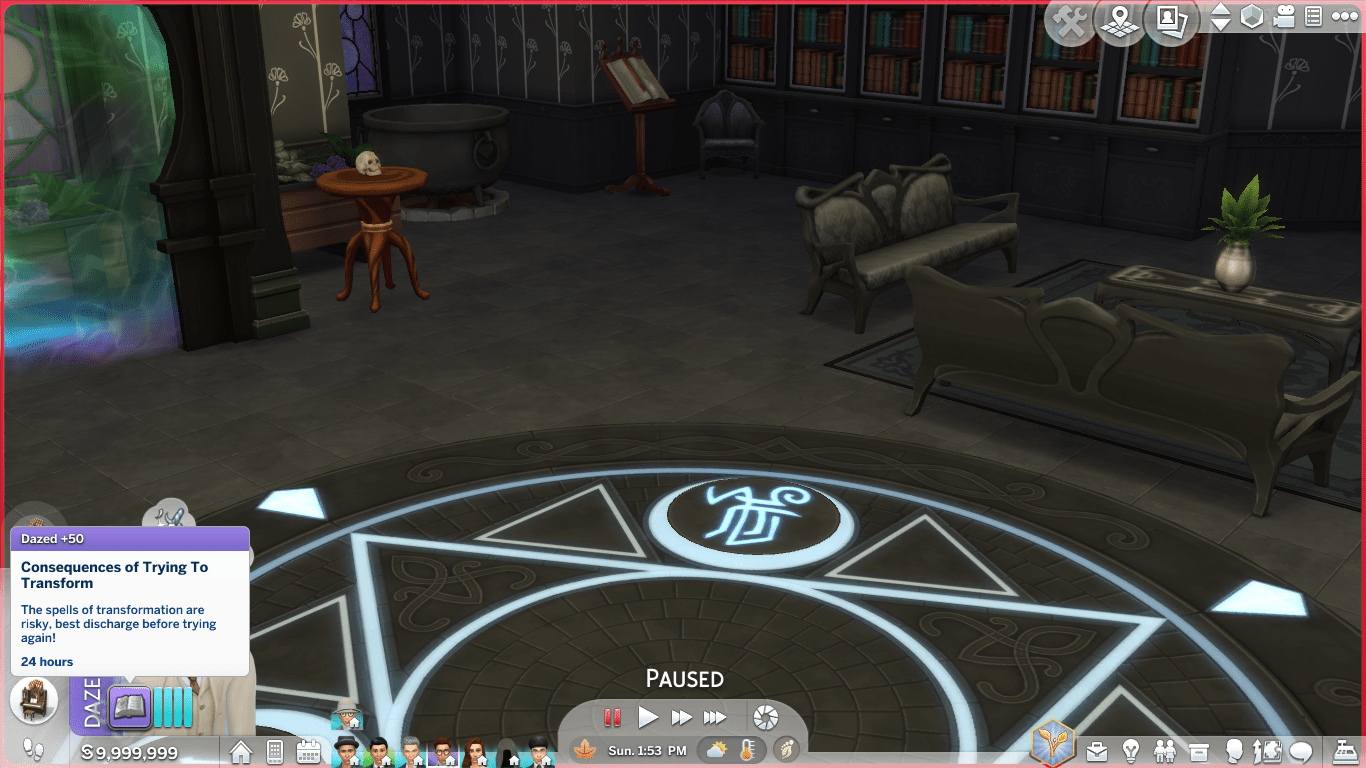Open the career briefcase panel

pos(1098,751)
